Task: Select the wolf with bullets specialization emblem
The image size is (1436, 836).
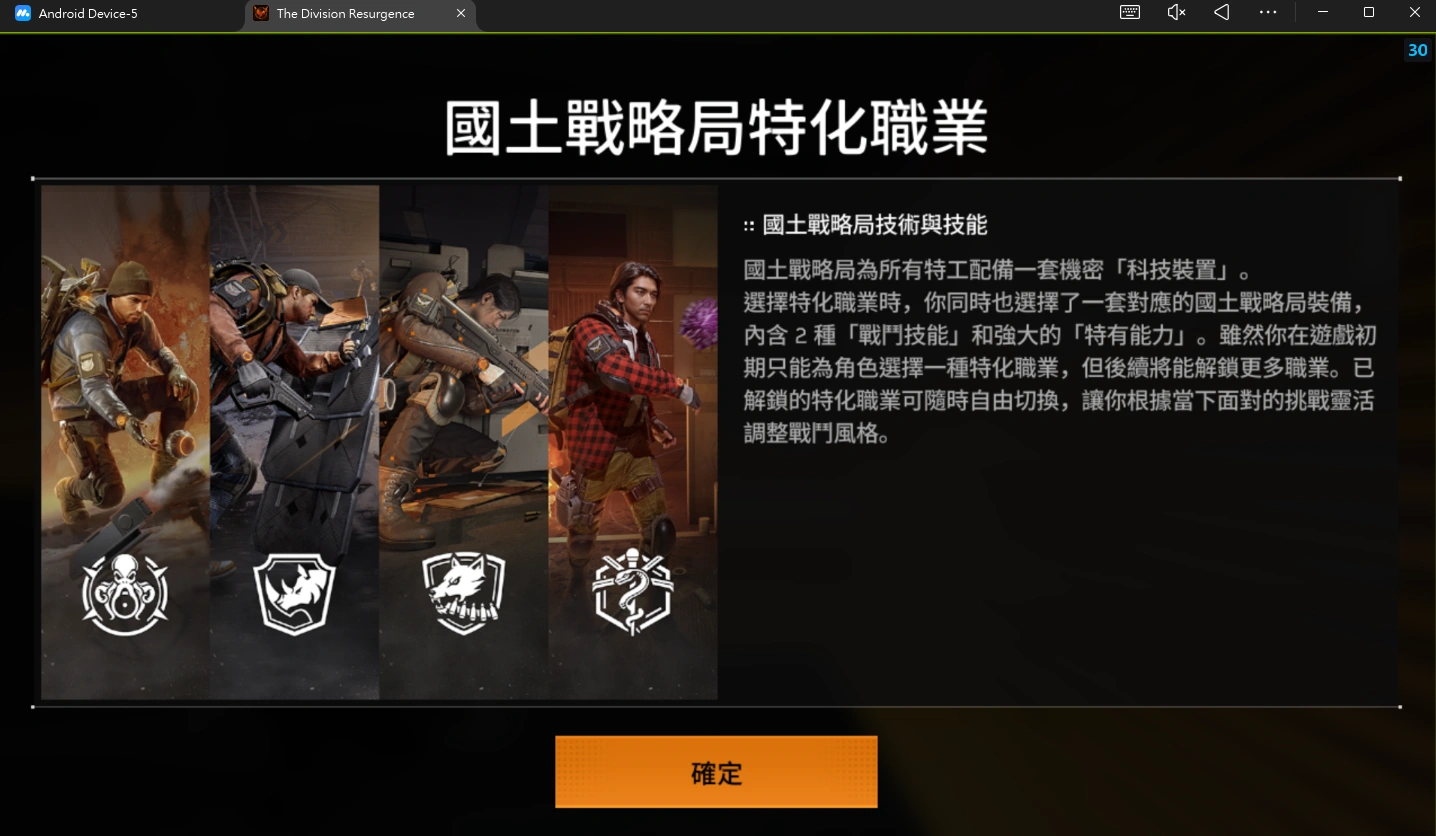Action: (x=463, y=592)
